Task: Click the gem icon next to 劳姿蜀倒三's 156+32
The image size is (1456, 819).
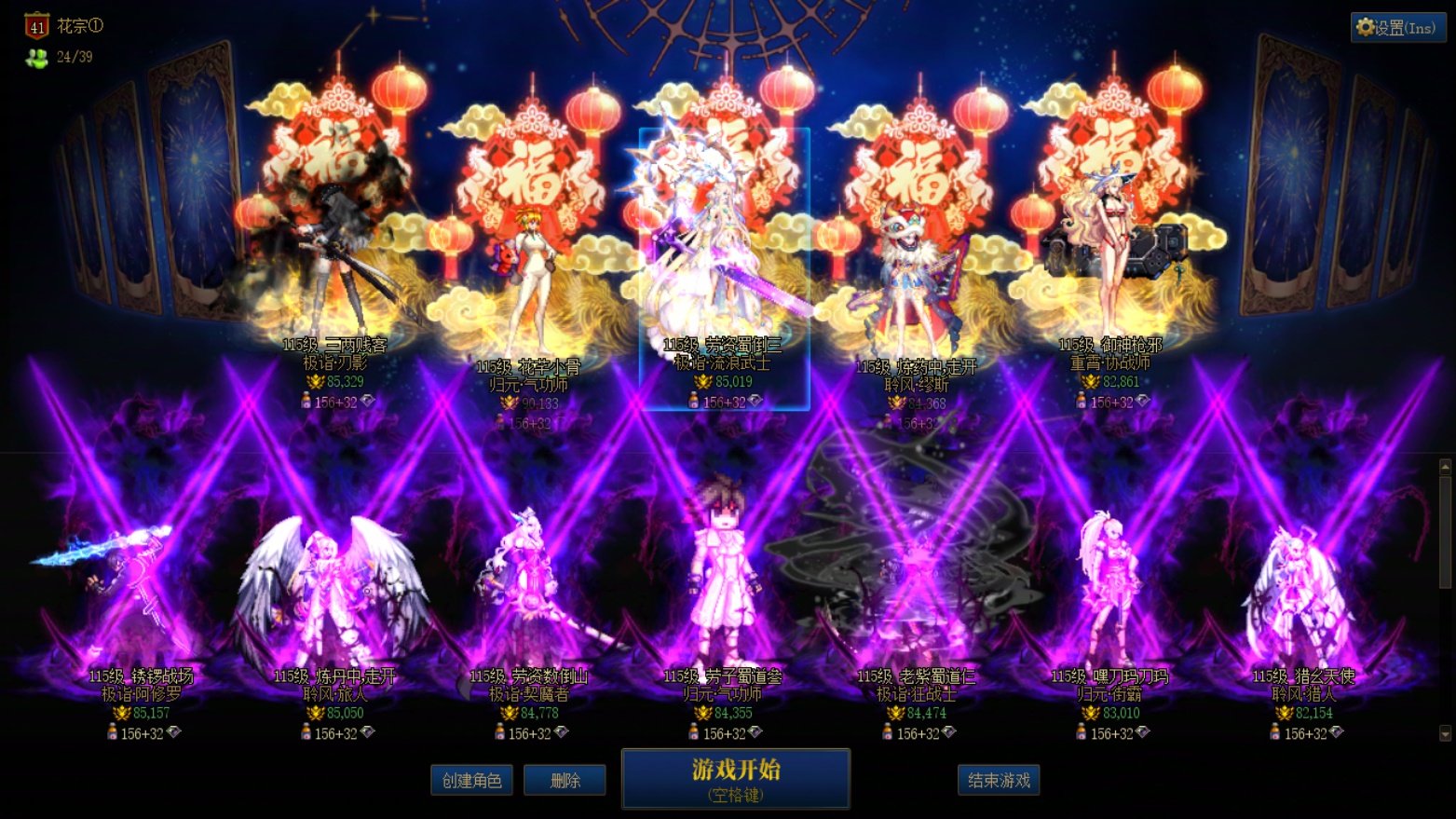Action: click(754, 400)
